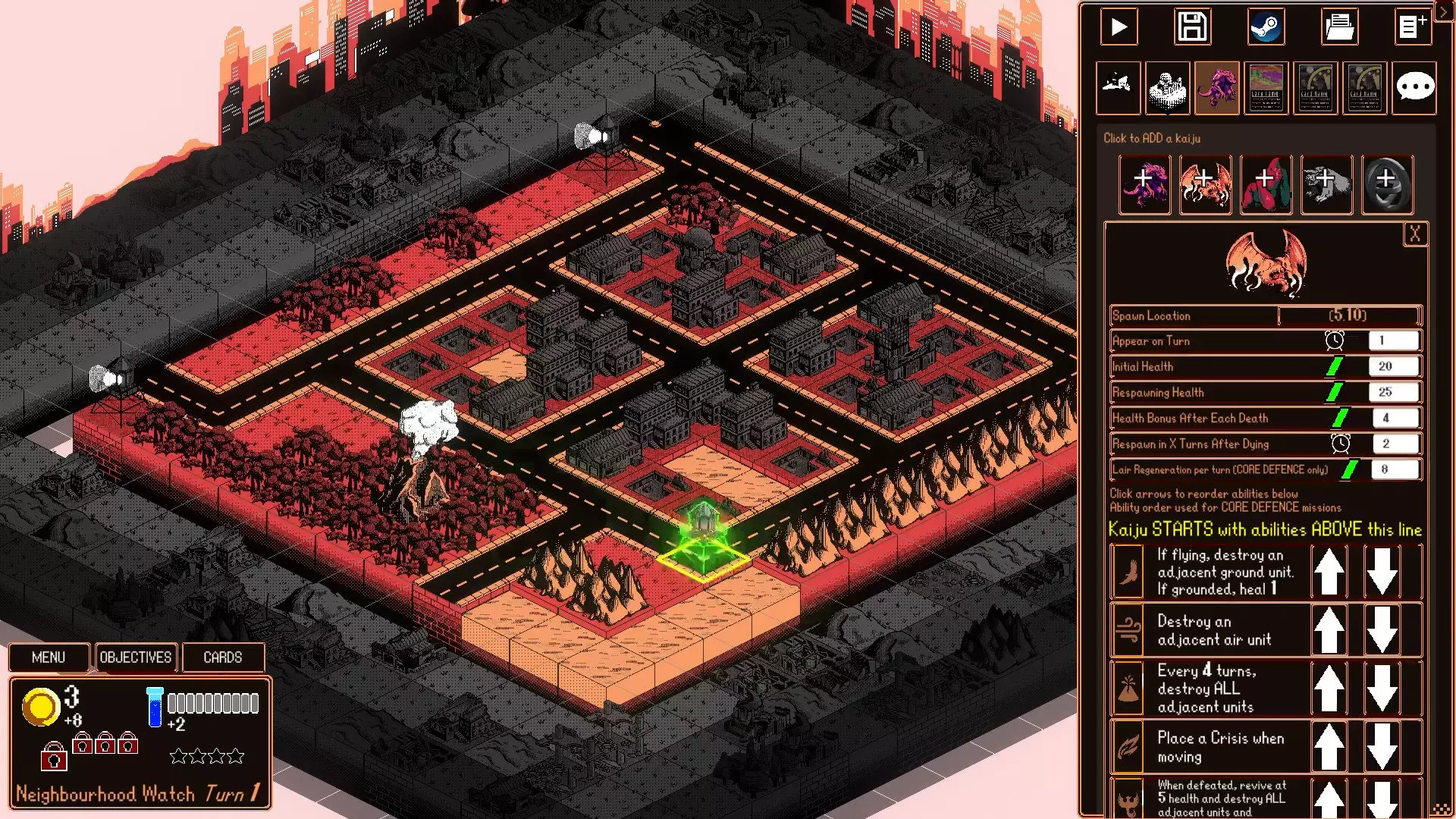
Task: Save the map with the floppy disk icon
Action: point(1192,27)
